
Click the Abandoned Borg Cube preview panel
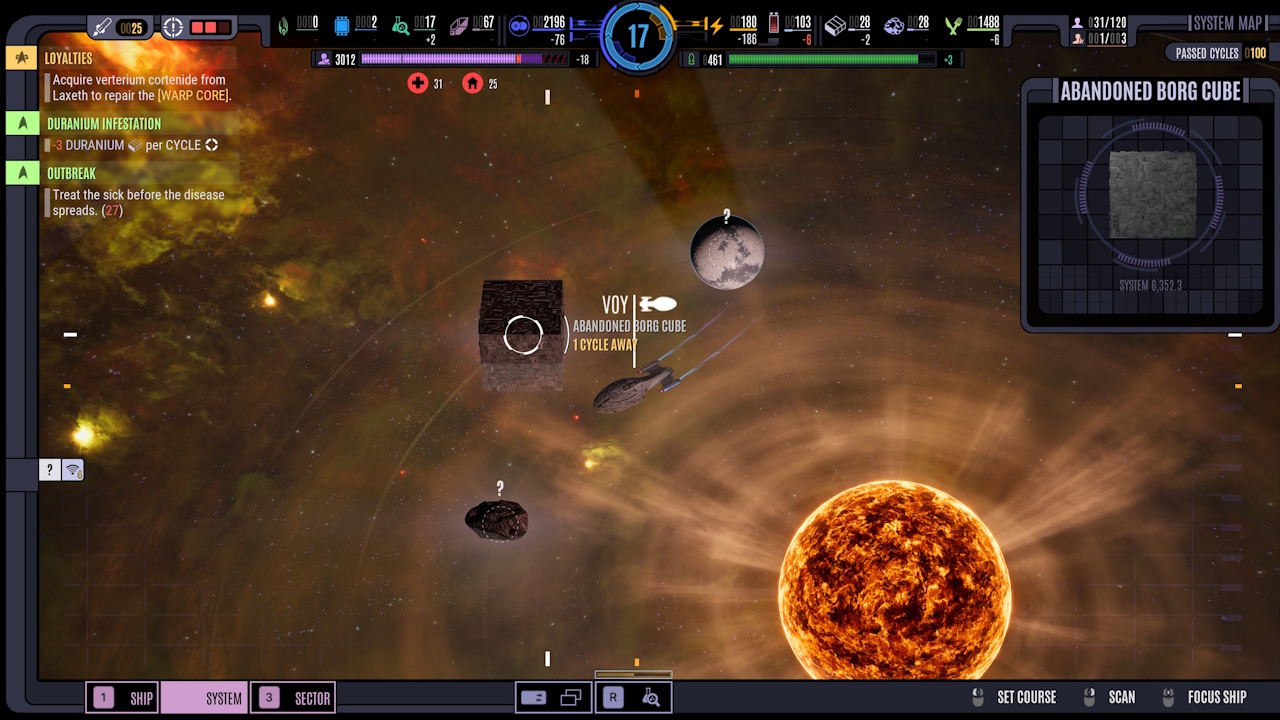1151,204
